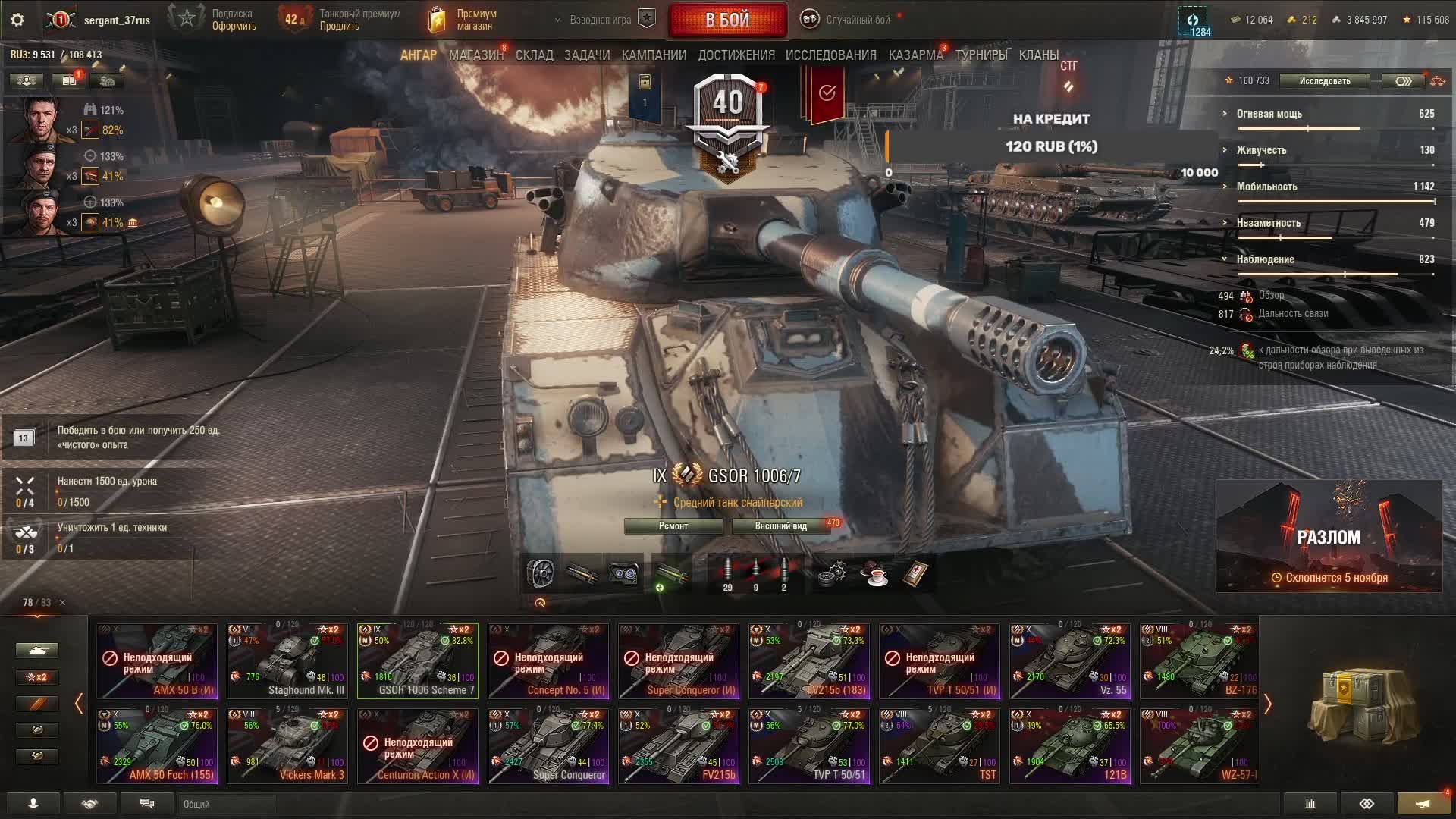The image size is (1456, 819).
Task: Start the battle with the В БОЙ button
Action: coord(726,20)
